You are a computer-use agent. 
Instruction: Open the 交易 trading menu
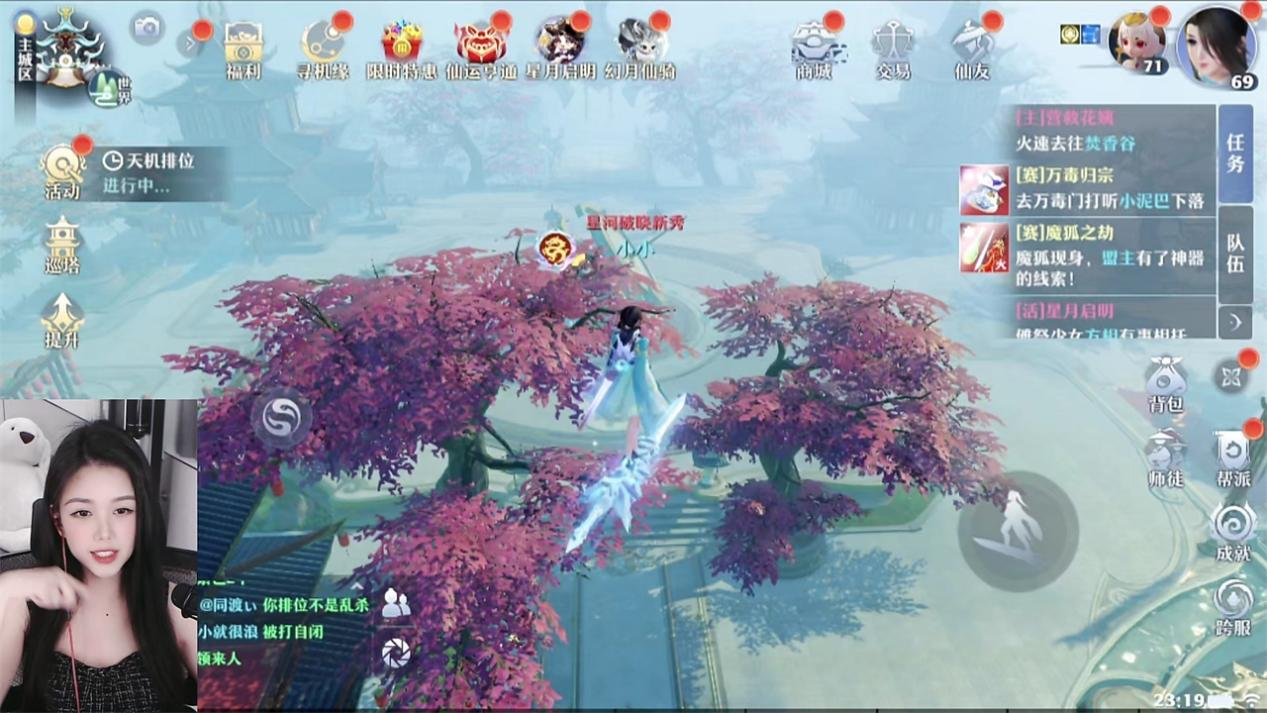click(892, 48)
